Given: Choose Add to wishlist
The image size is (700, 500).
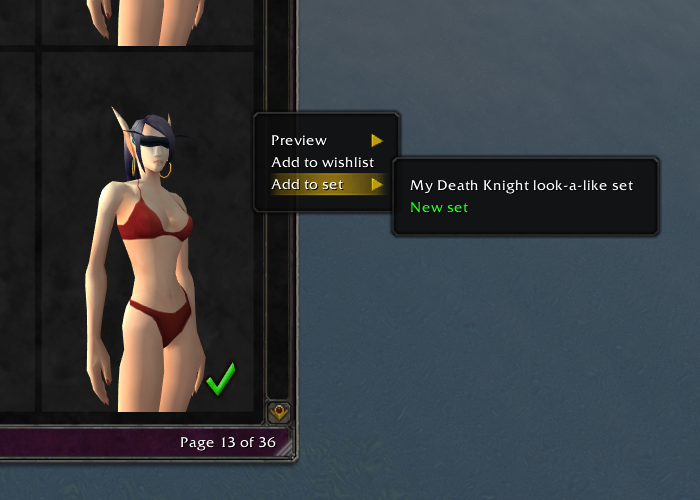Looking at the screenshot, I should 322,163.
